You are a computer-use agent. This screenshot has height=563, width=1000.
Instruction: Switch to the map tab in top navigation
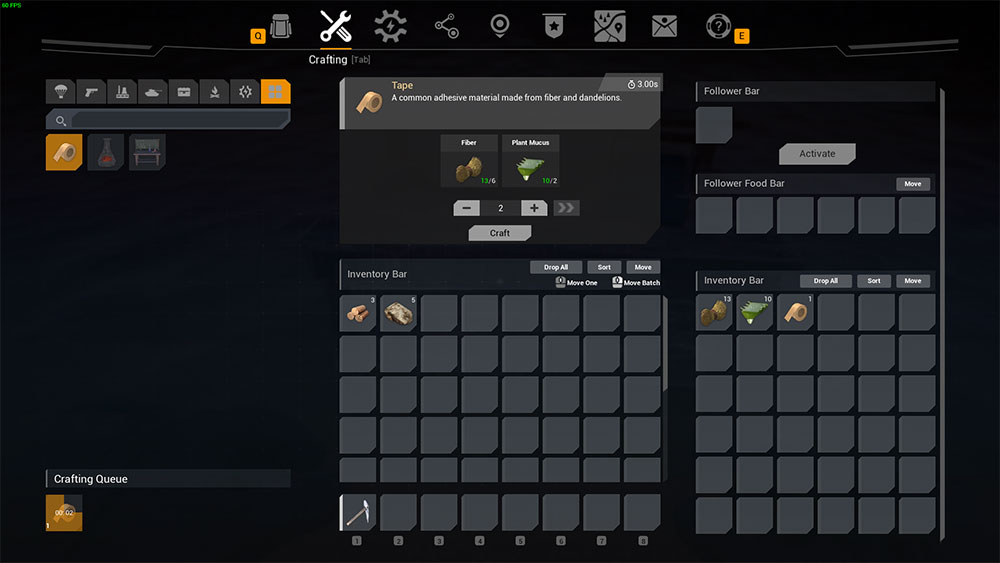click(610, 26)
